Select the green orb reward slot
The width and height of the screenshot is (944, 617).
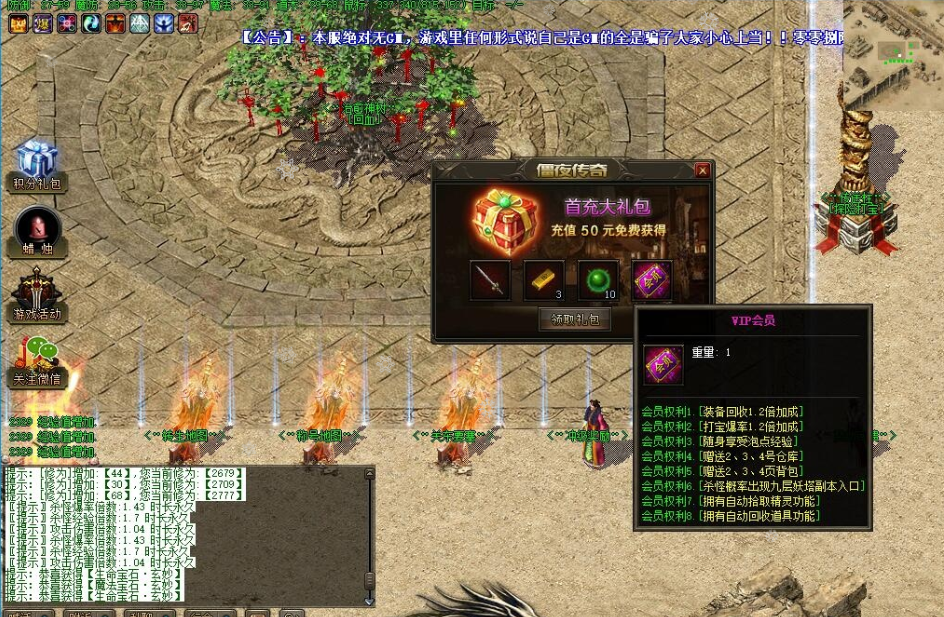(x=598, y=280)
